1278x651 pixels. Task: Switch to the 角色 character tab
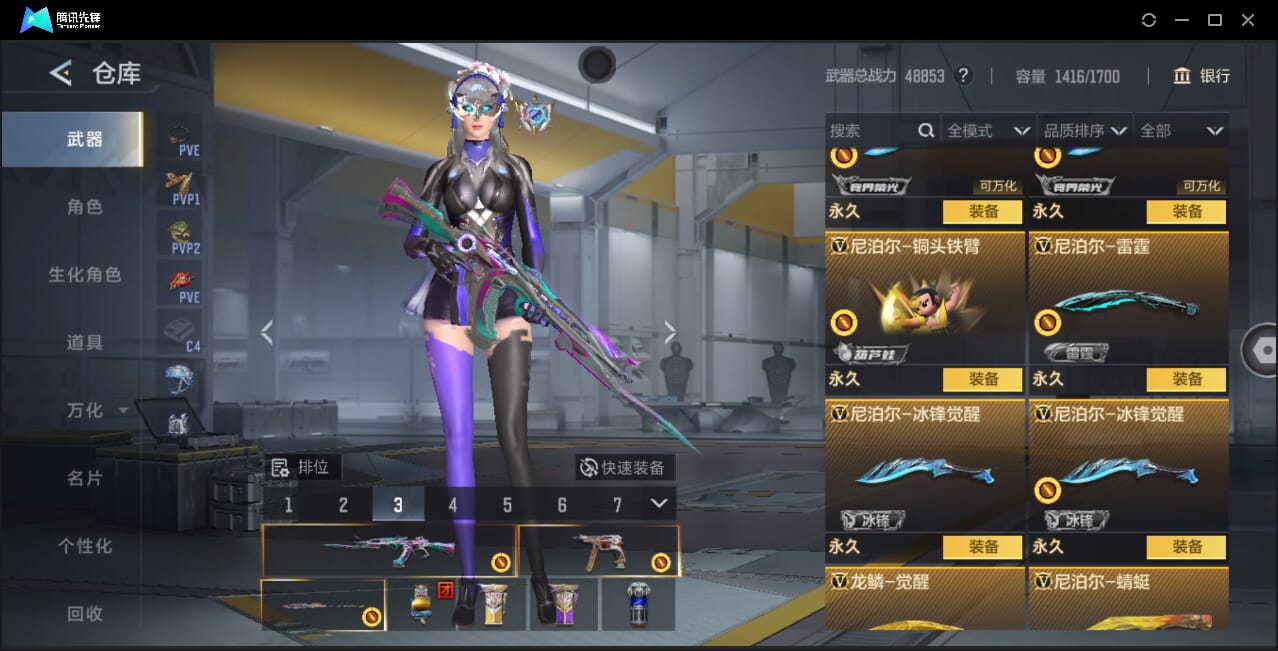(85, 207)
